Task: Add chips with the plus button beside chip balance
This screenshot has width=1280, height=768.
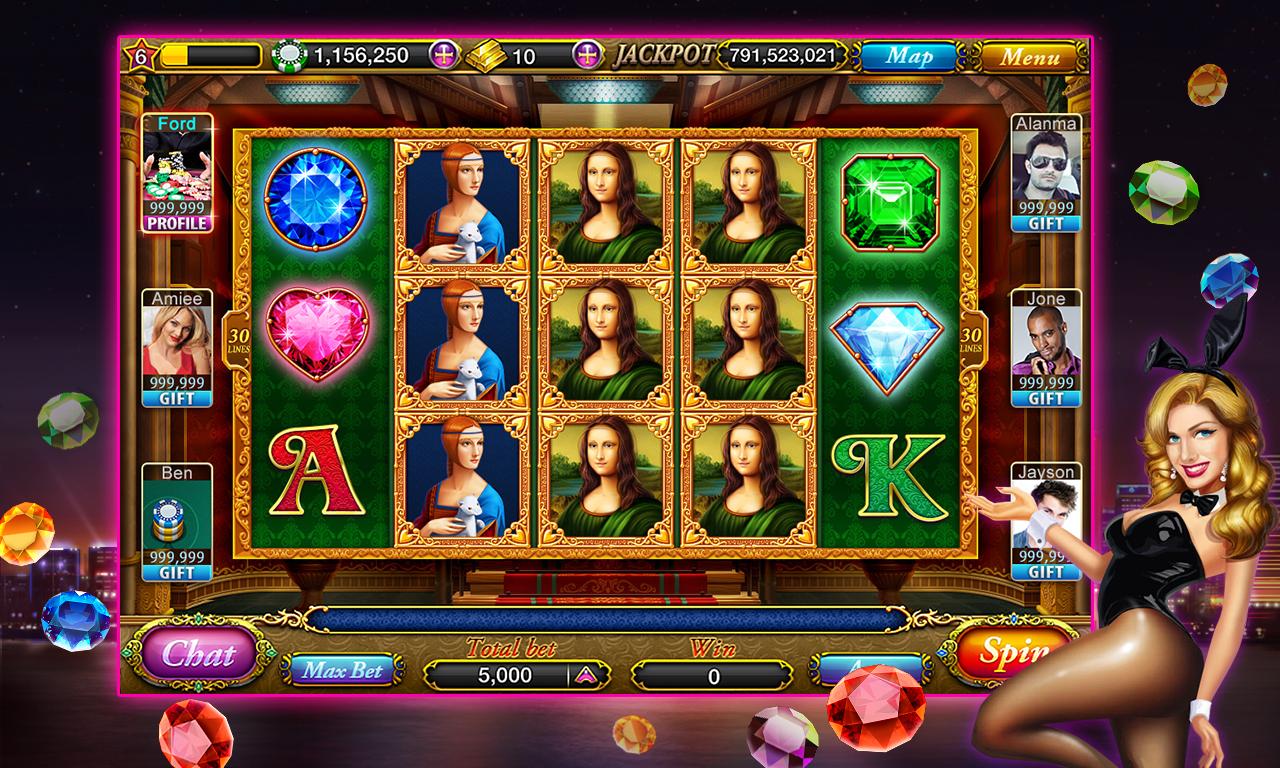Action: pyautogui.click(x=444, y=55)
